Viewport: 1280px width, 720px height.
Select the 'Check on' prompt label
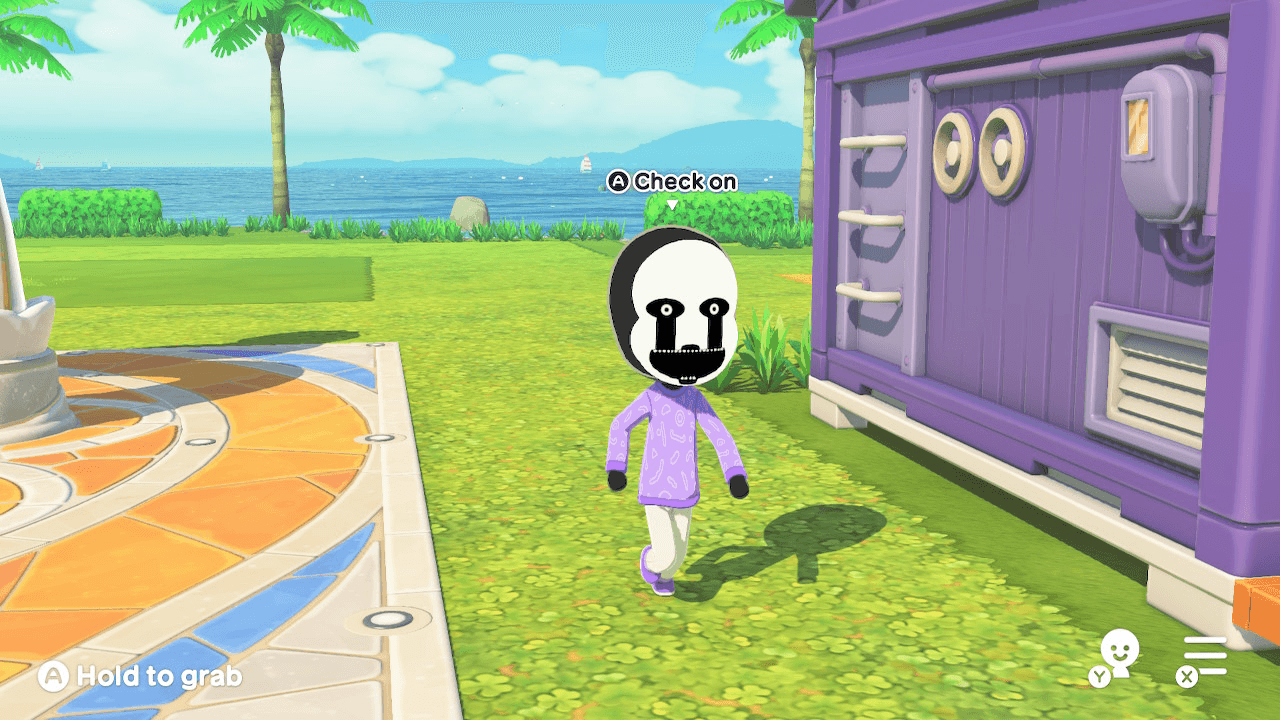[x=685, y=182]
